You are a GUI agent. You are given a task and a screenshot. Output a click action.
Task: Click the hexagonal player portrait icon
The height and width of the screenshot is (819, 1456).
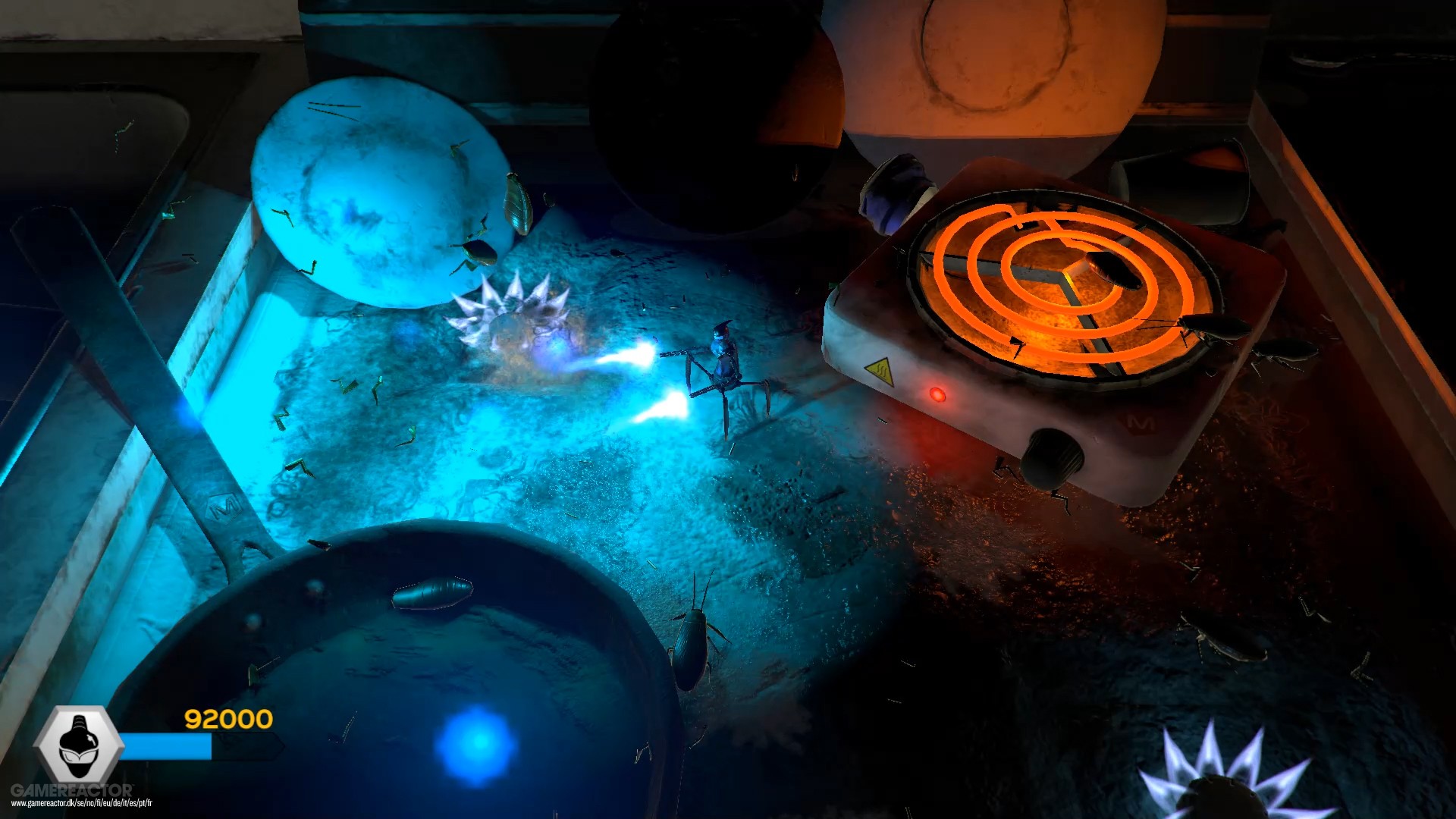79,745
